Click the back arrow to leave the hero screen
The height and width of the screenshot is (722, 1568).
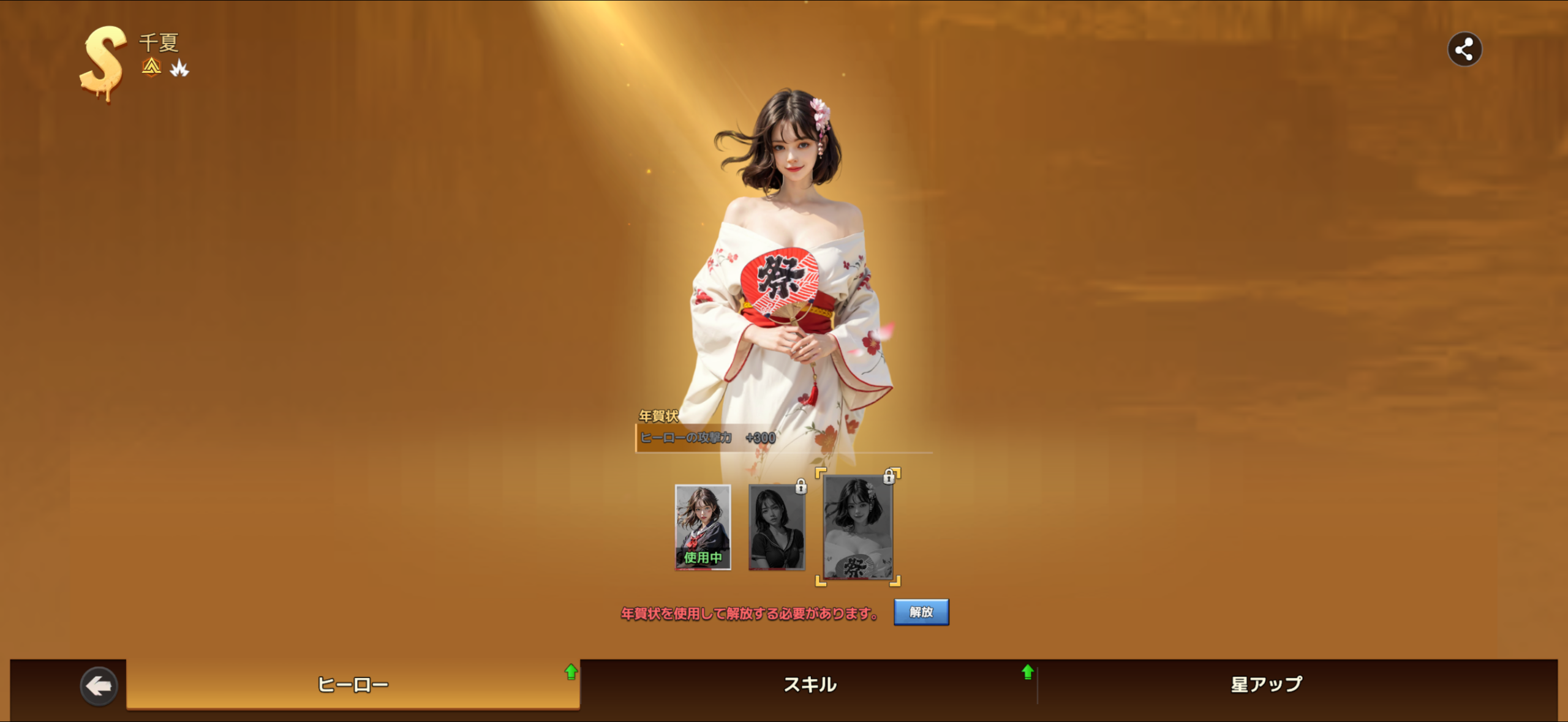[x=99, y=685]
